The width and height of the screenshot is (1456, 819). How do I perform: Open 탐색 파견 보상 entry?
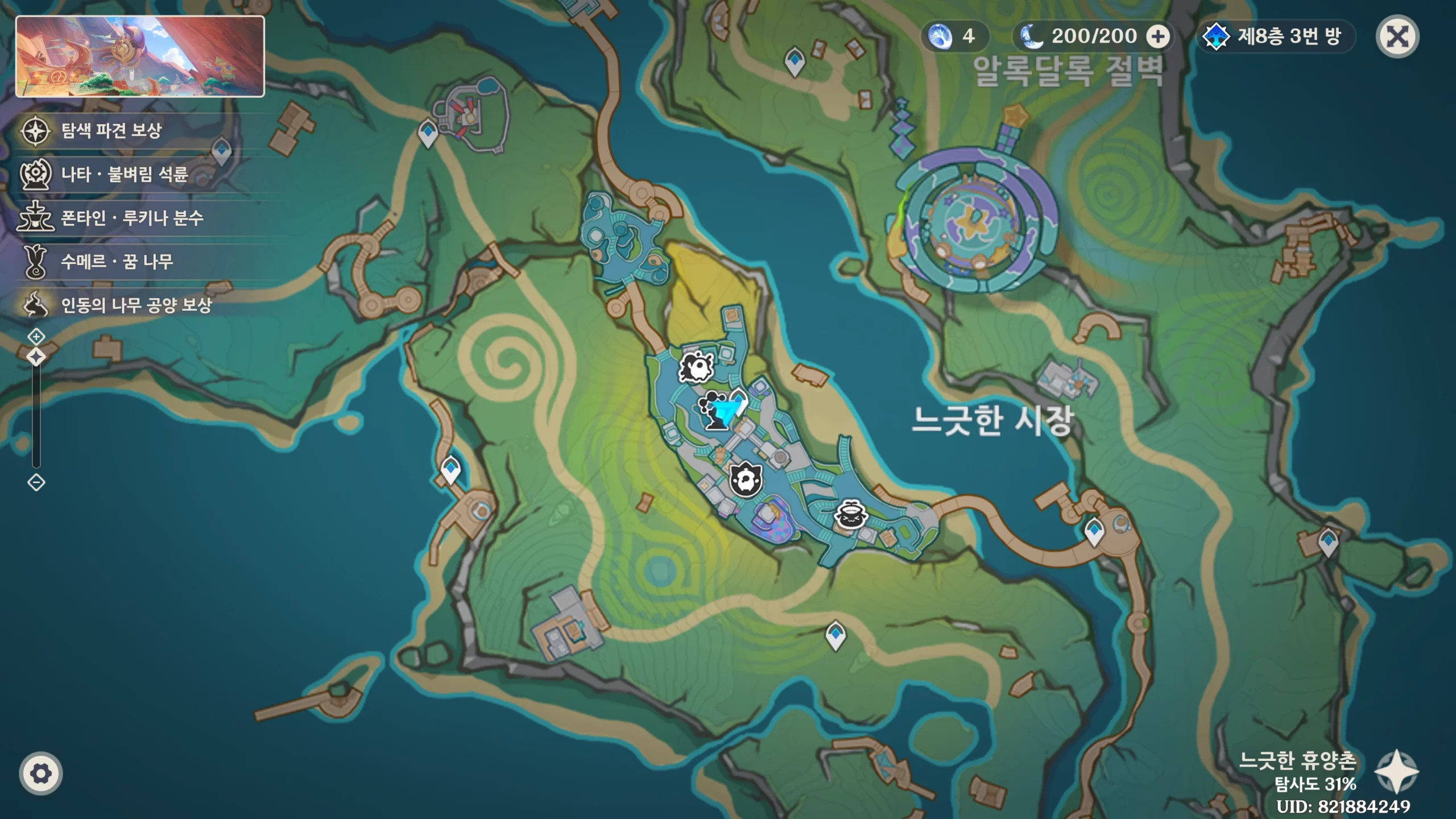(x=111, y=130)
